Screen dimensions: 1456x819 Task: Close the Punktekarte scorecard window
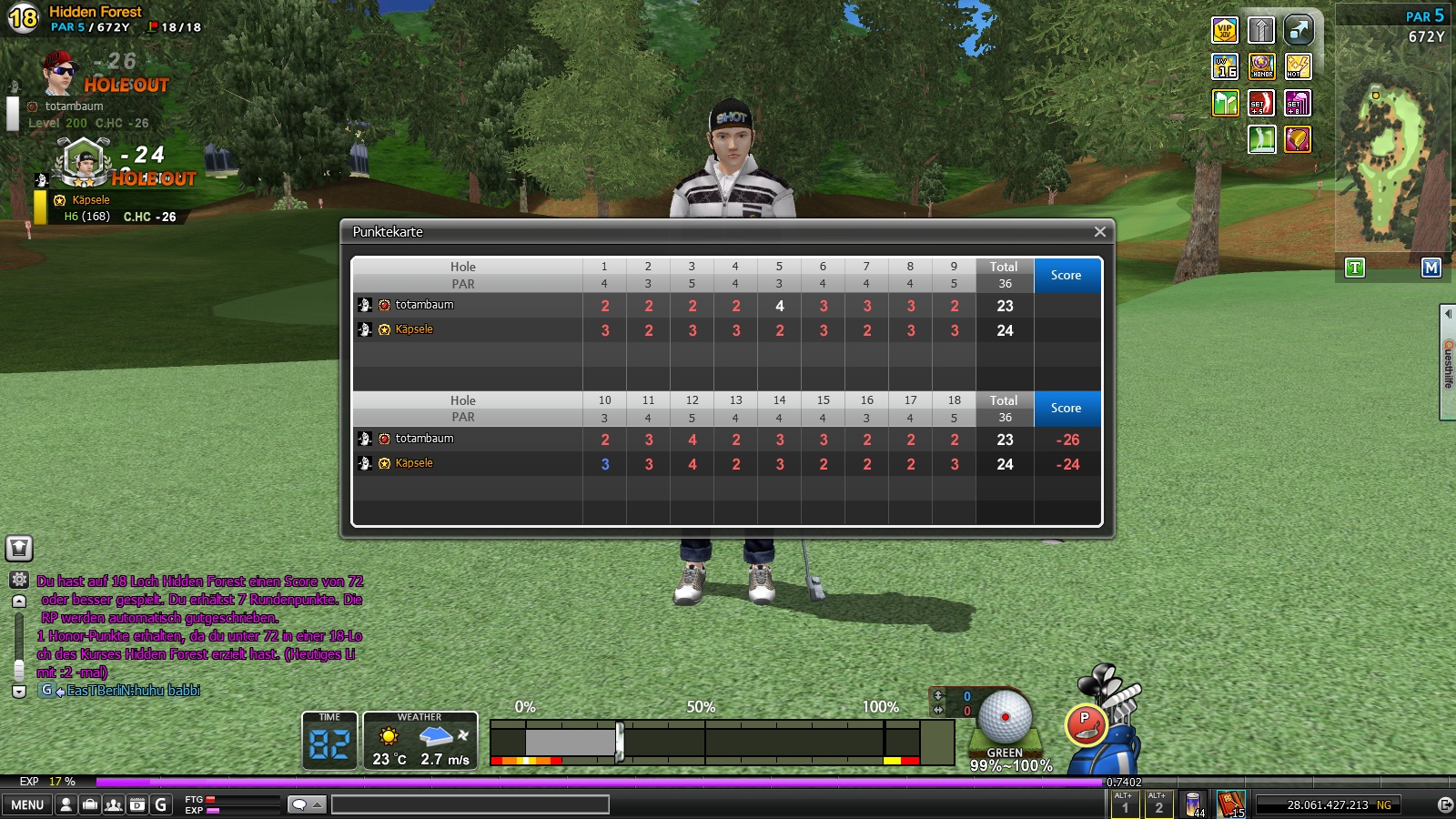(x=1099, y=232)
